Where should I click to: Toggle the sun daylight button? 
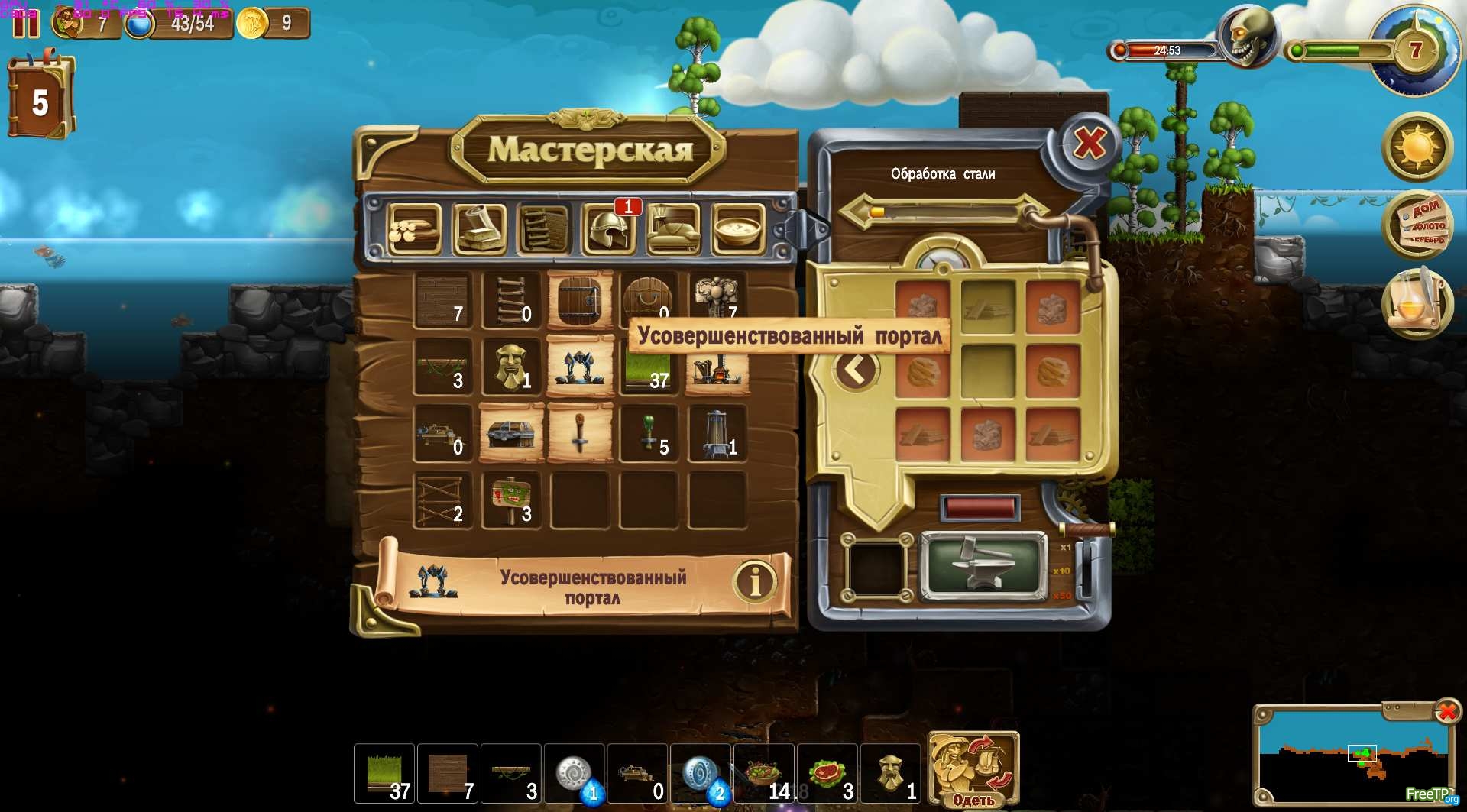[1417, 147]
